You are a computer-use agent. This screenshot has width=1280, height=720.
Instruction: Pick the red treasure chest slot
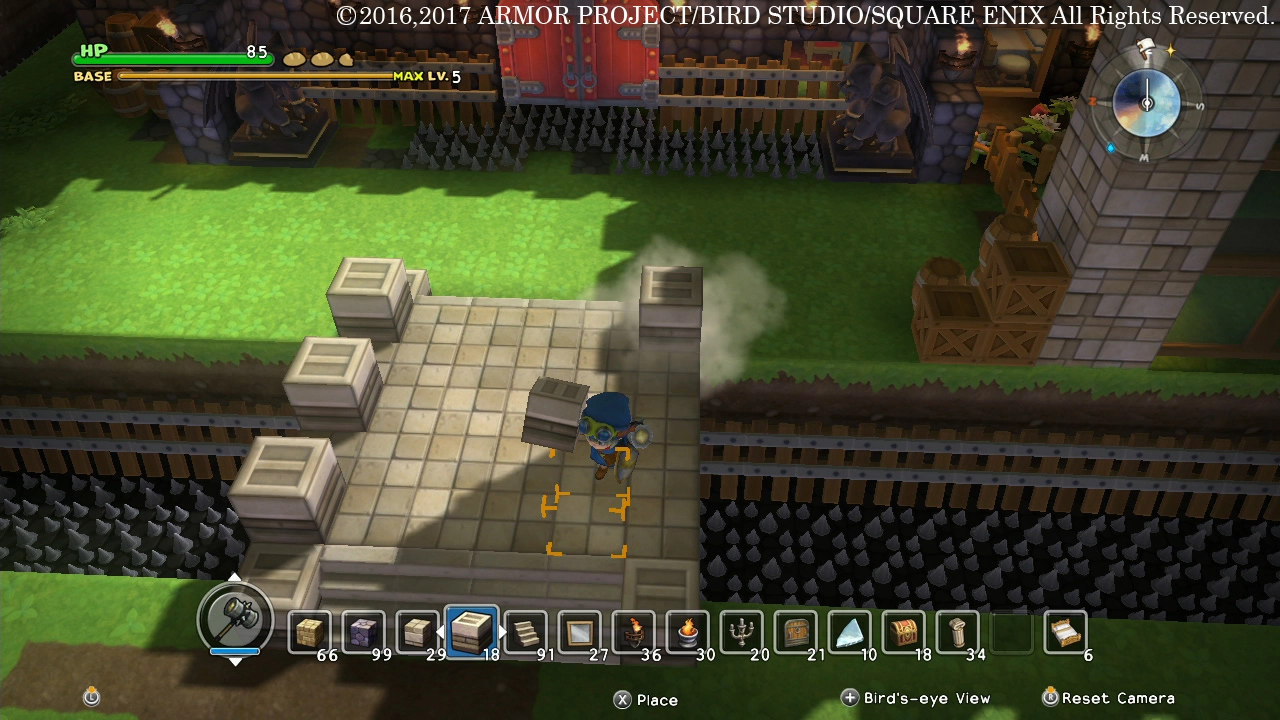click(x=904, y=632)
